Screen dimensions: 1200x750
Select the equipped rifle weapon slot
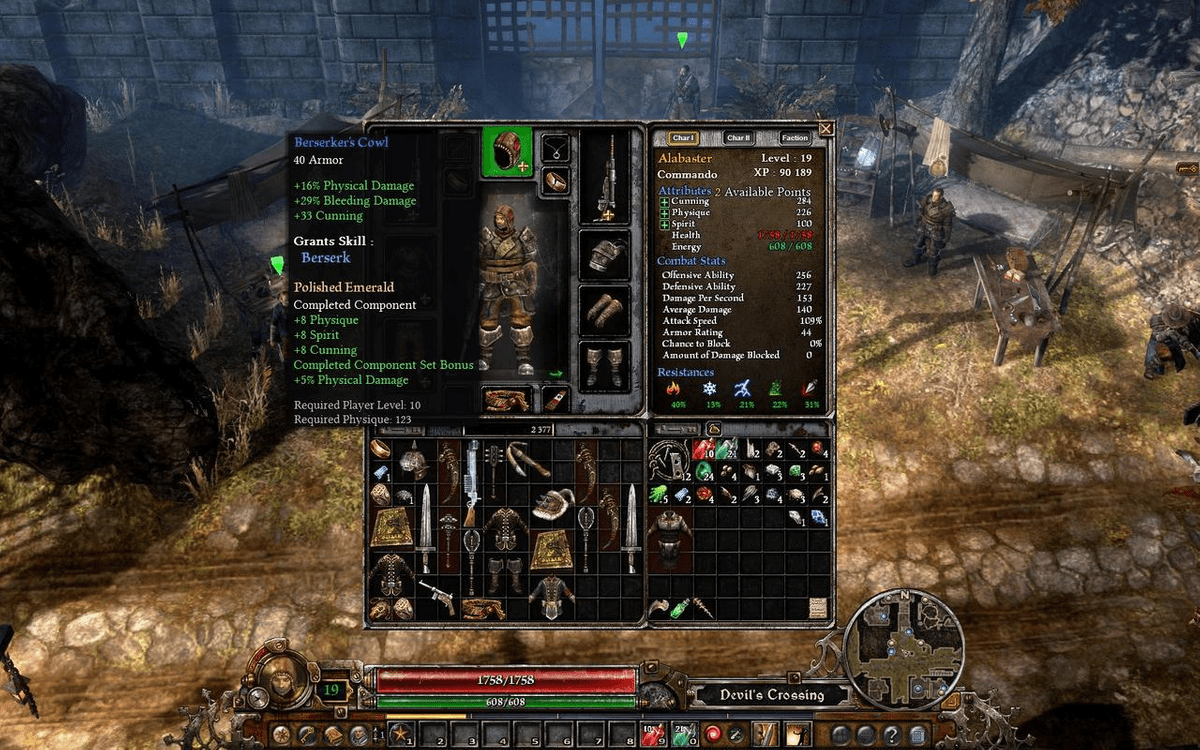[x=605, y=178]
